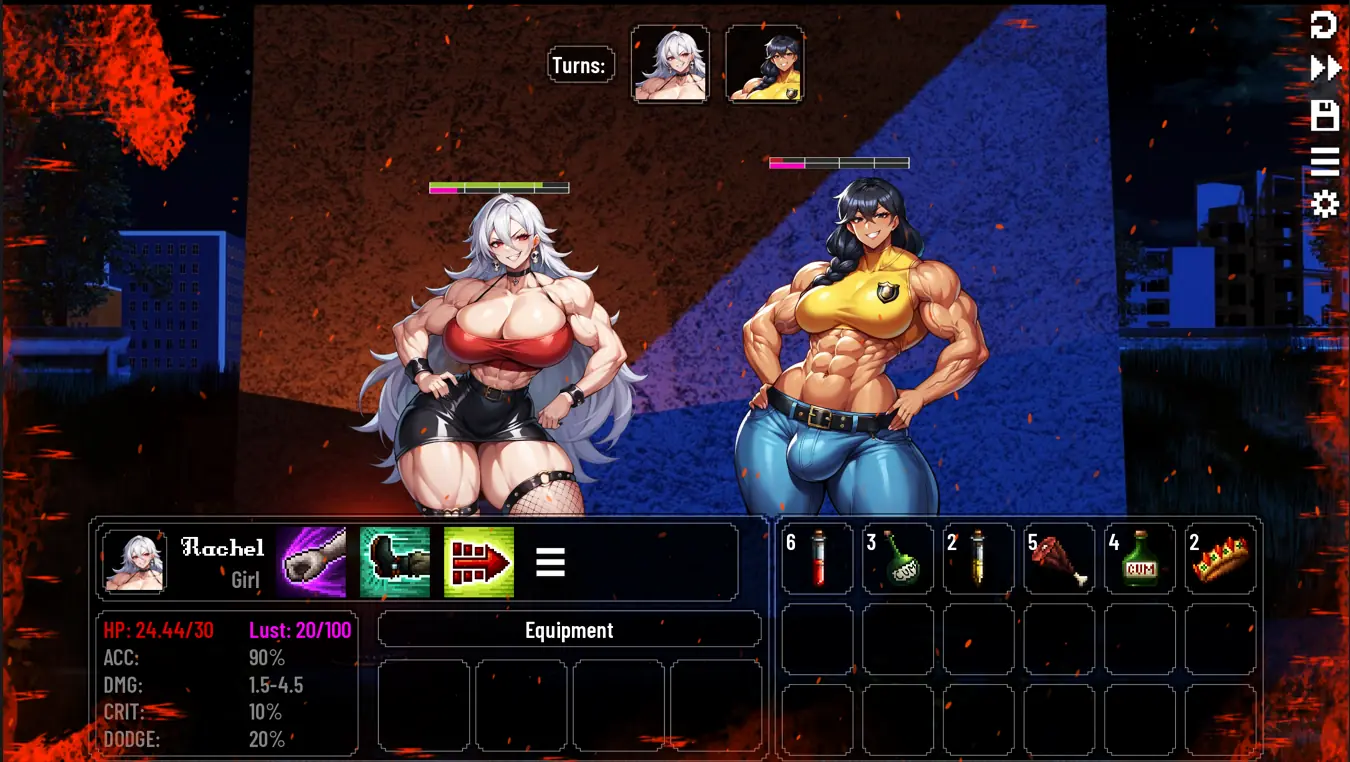This screenshot has width=1350, height=762.
Task: Click Rachel's portrait in the character panel
Action: [x=134, y=562]
